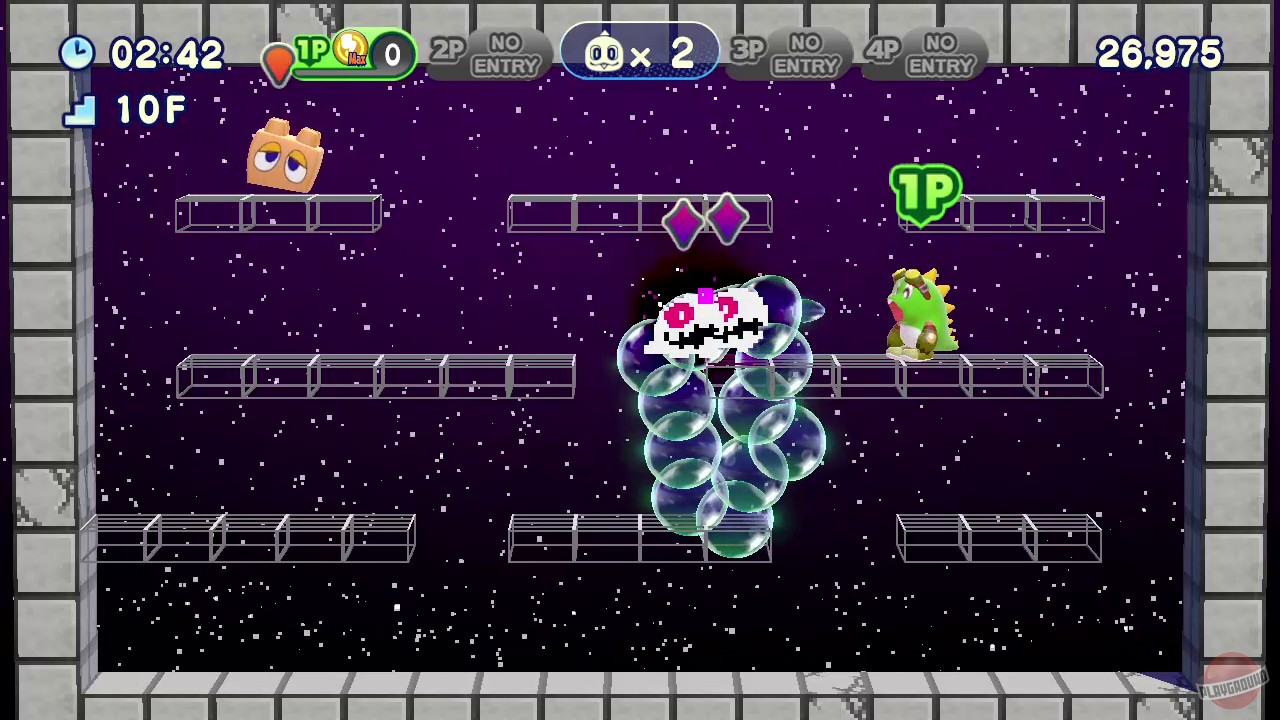Click the timer reading 02:42
The width and height of the screenshot is (1280, 720).
pyautogui.click(x=168, y=54)
